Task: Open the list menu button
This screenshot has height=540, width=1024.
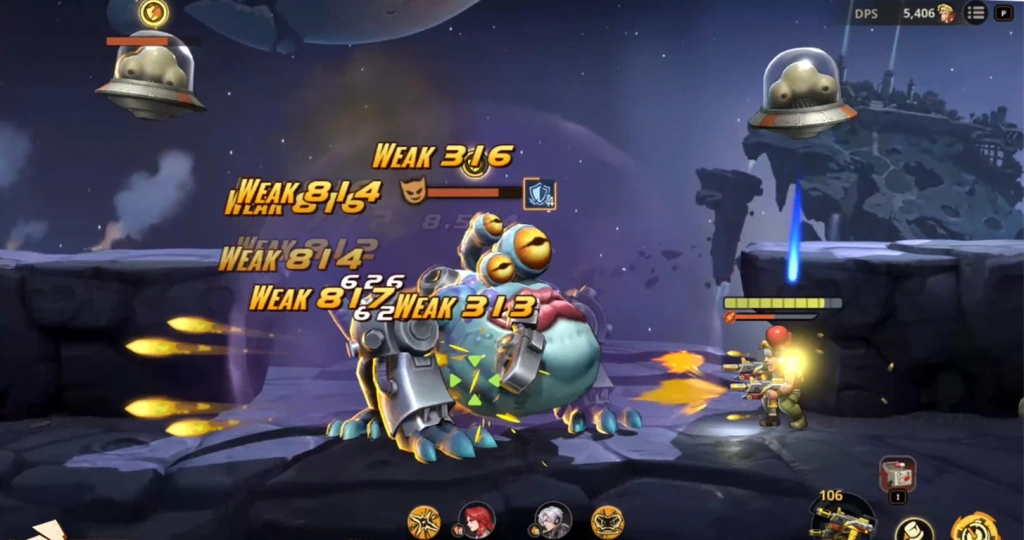Action: 975,13
